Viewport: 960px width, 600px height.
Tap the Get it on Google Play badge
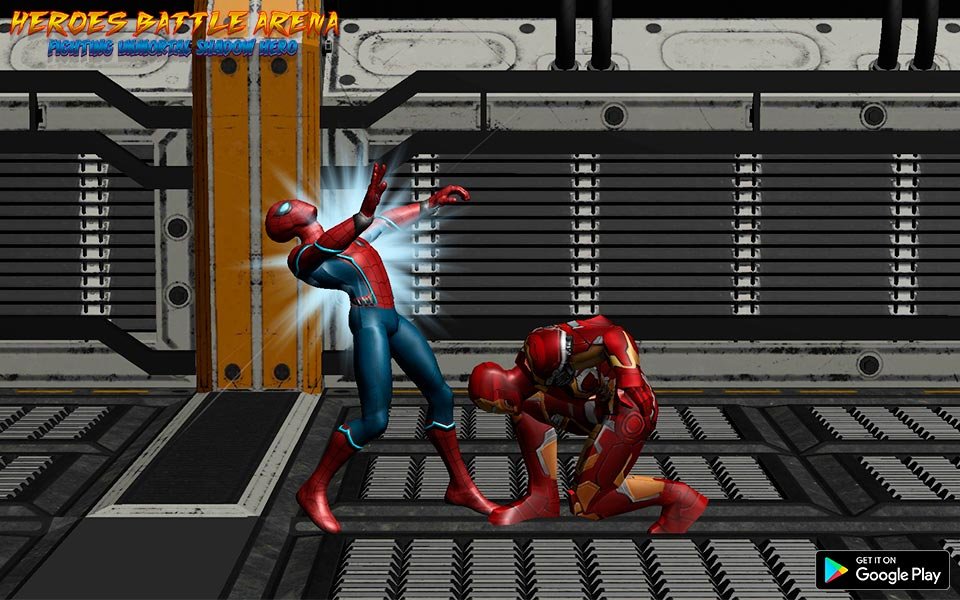pos(882,569)
